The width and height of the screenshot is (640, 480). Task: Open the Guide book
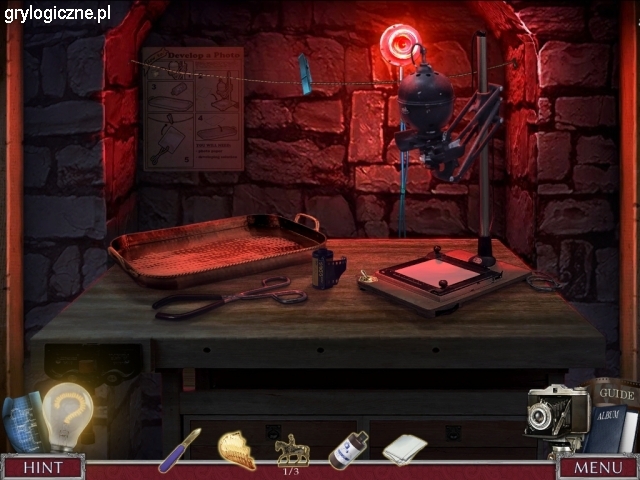(612, 393)
